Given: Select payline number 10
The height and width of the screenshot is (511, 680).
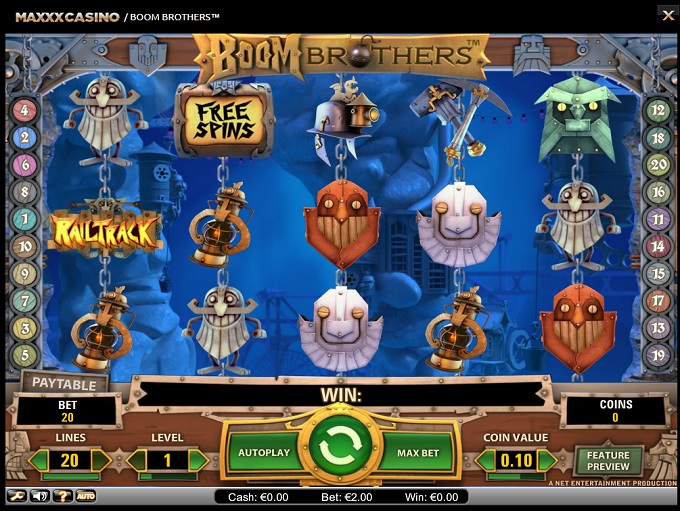Looking at the screenshot, I should click(25, 246).
